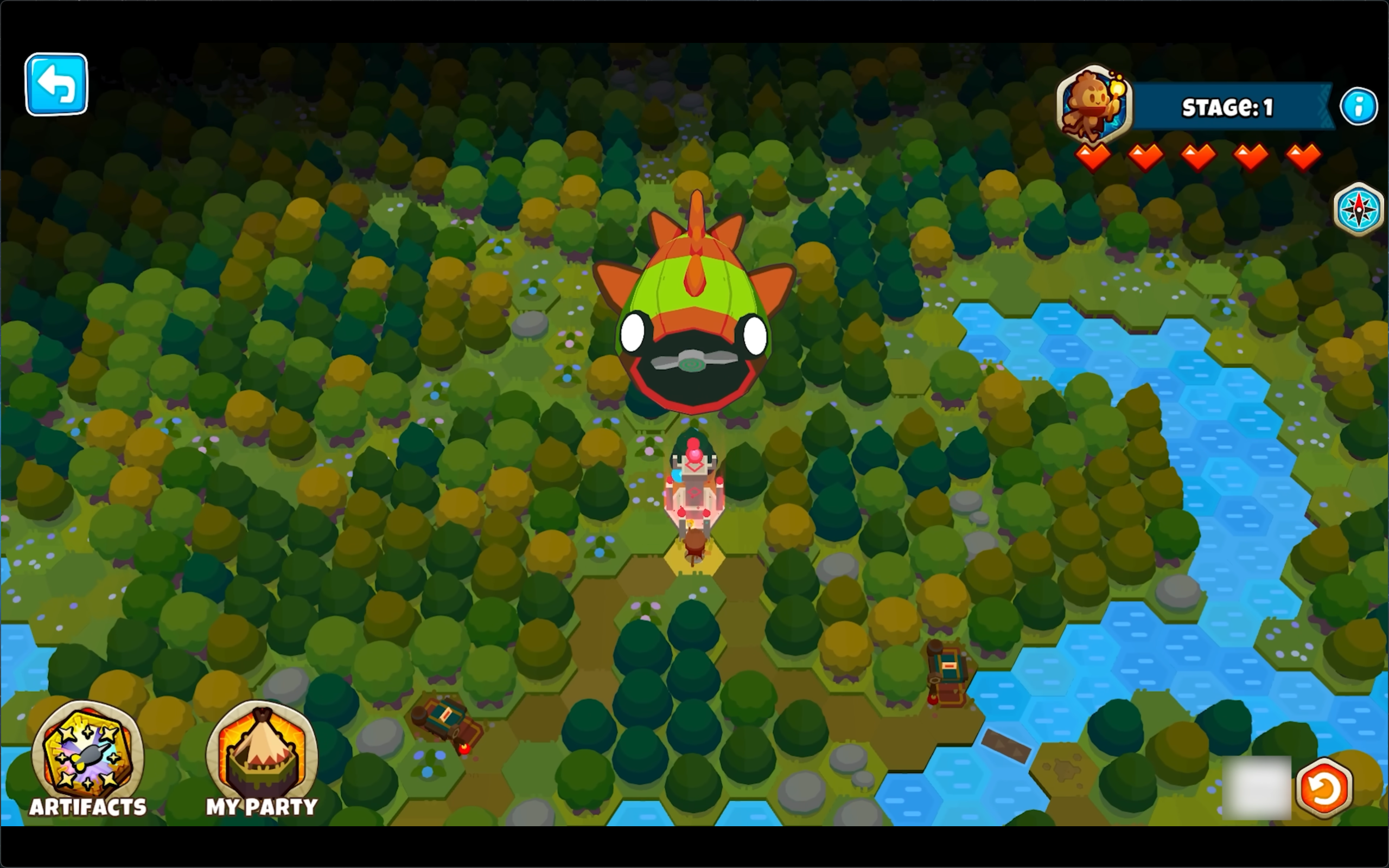
Task: Click the first heart in the health row
Action: click(x=1093, y=156)
